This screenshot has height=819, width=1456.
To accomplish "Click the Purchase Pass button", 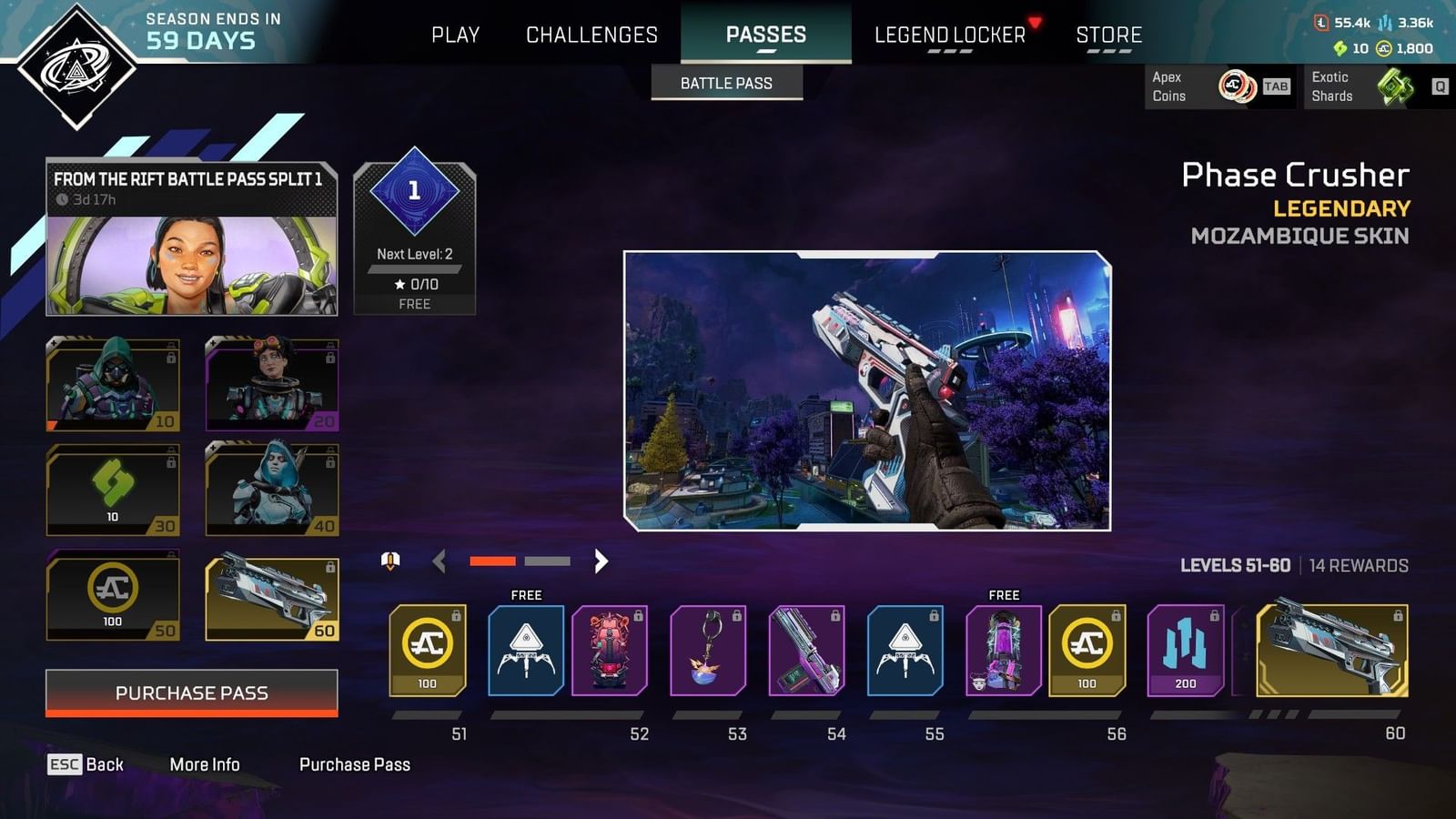I will (x=190, y=693).
